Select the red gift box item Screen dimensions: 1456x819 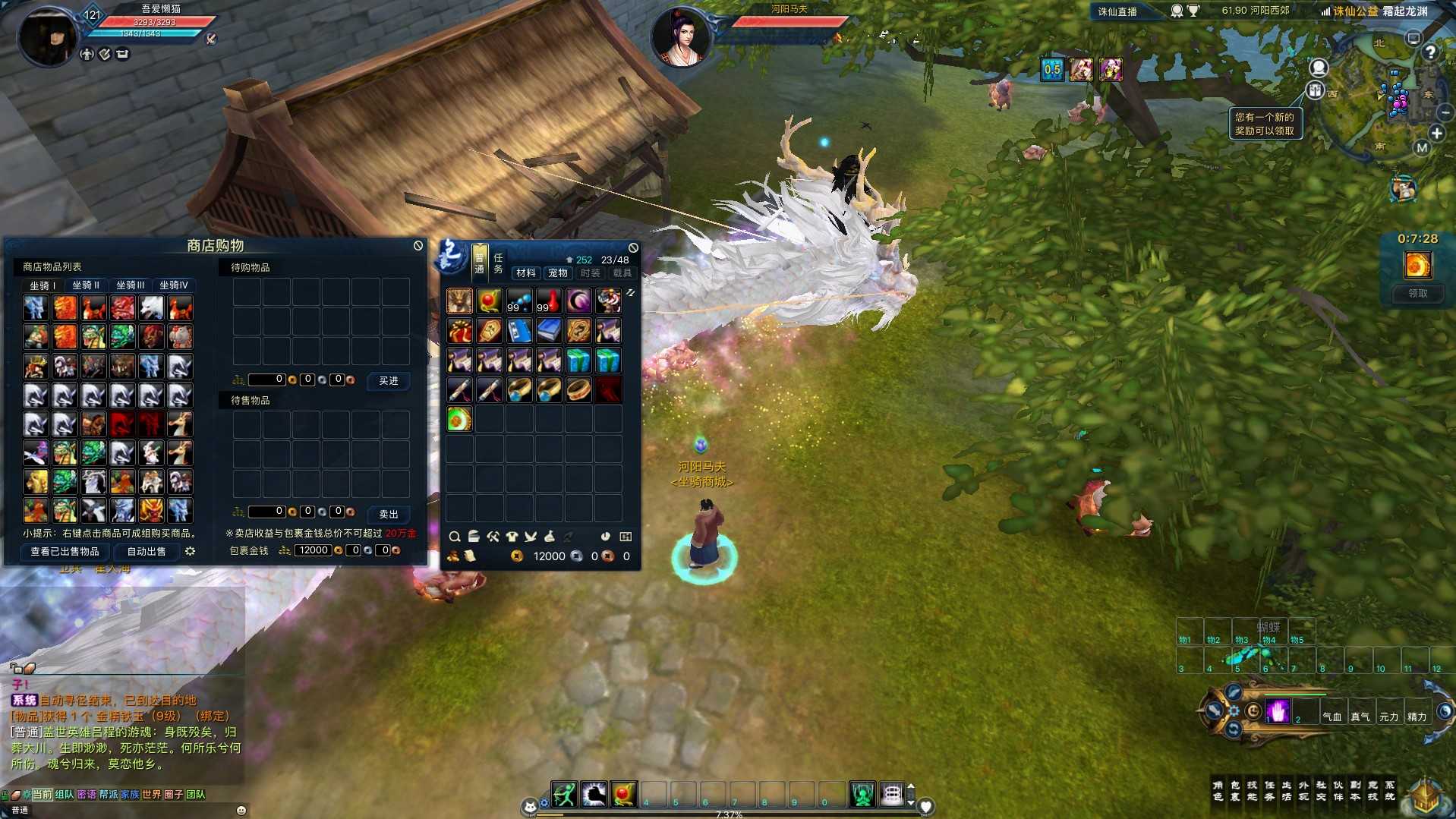459,331
